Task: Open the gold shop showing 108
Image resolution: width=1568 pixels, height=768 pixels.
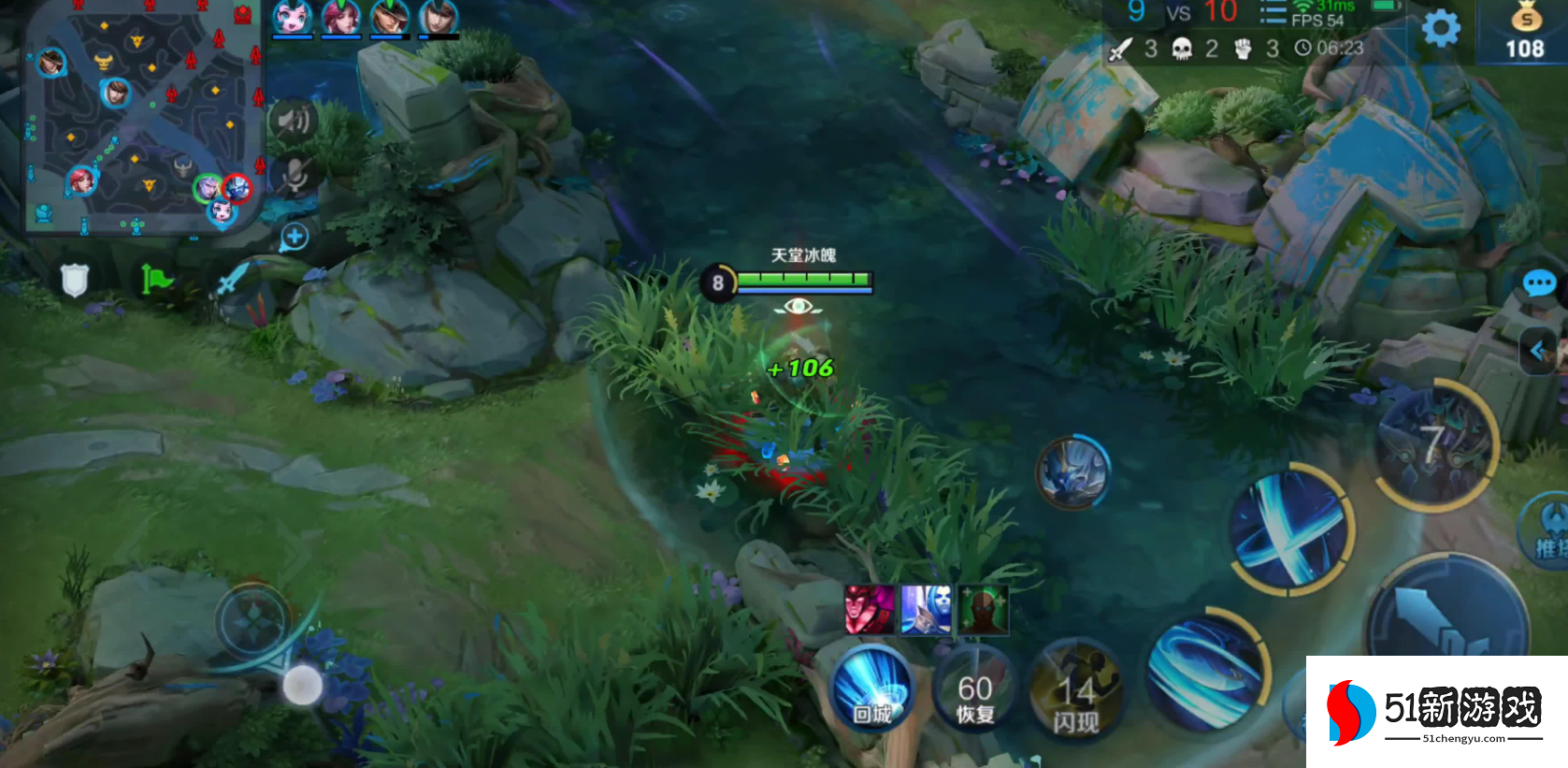Action: click(x=1524, y=33)
